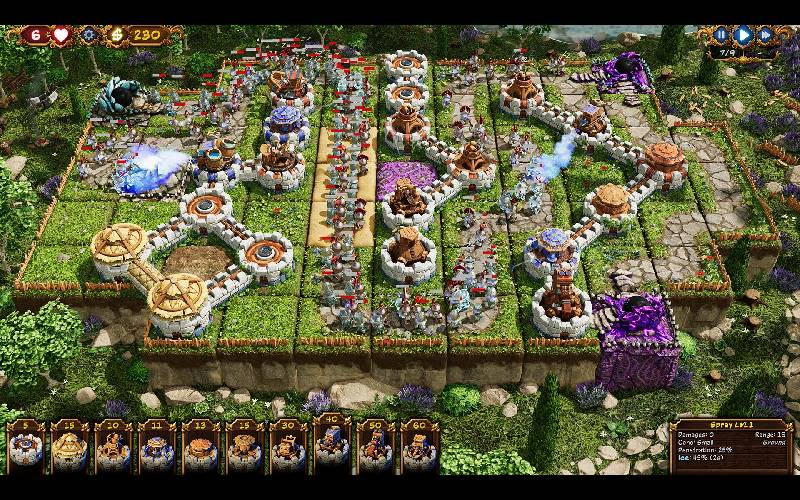Open settings via the gear icon
This screenshot has height=500, width=800.
click(x=88, y=35)
